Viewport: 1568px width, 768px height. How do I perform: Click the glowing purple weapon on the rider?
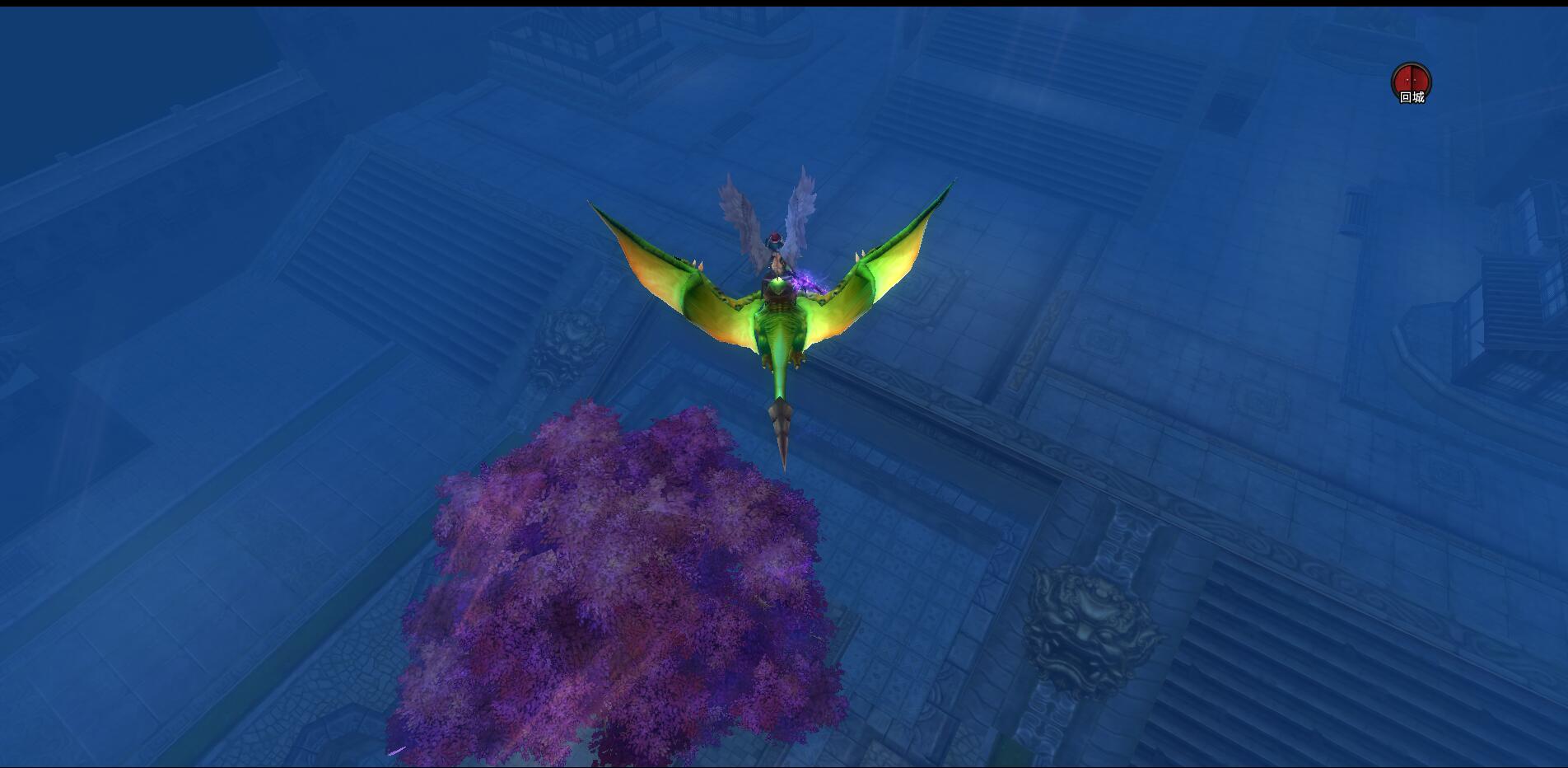(x=803, y=280)
